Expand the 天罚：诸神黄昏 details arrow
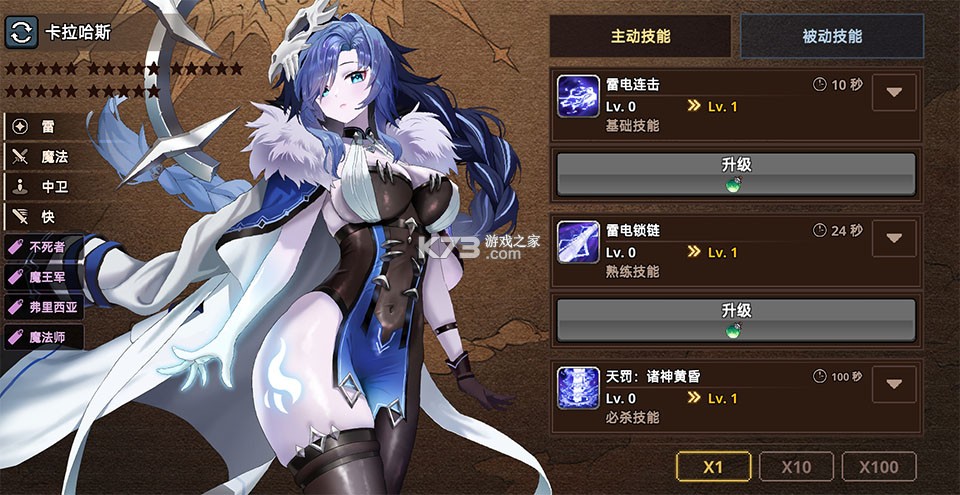 pos(894,384)
